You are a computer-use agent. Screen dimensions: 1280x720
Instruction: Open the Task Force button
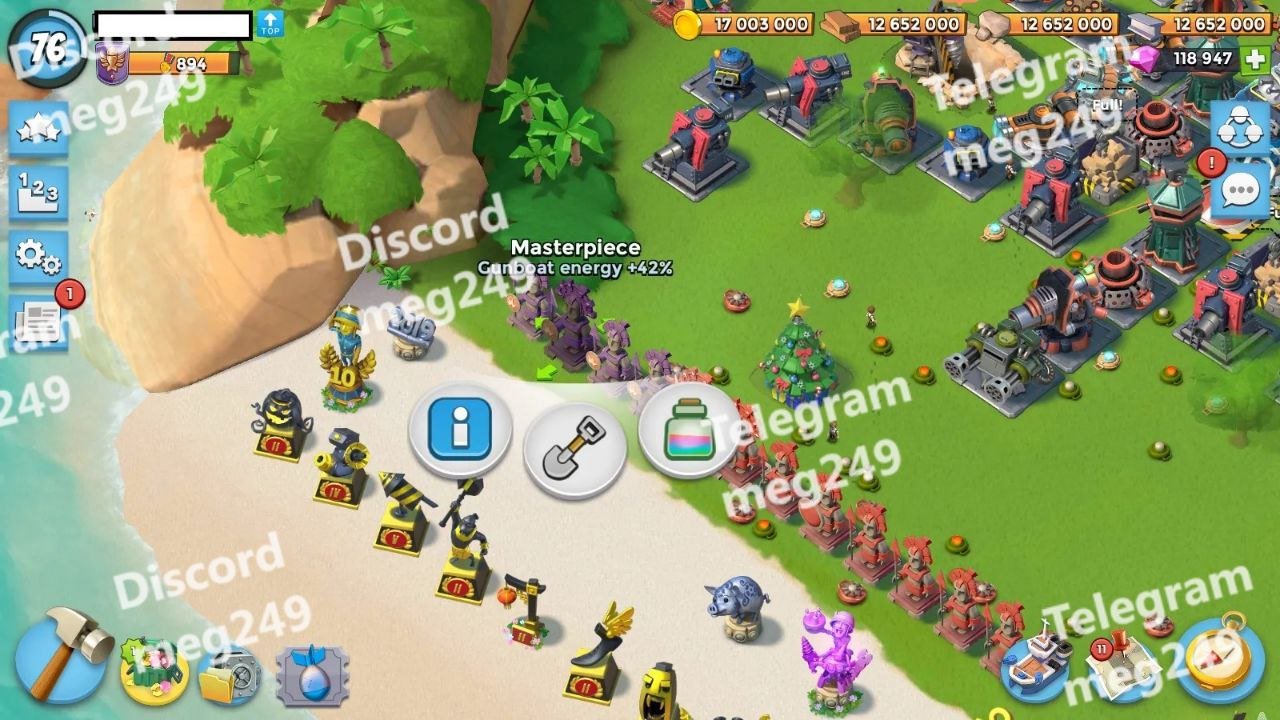1240,128
